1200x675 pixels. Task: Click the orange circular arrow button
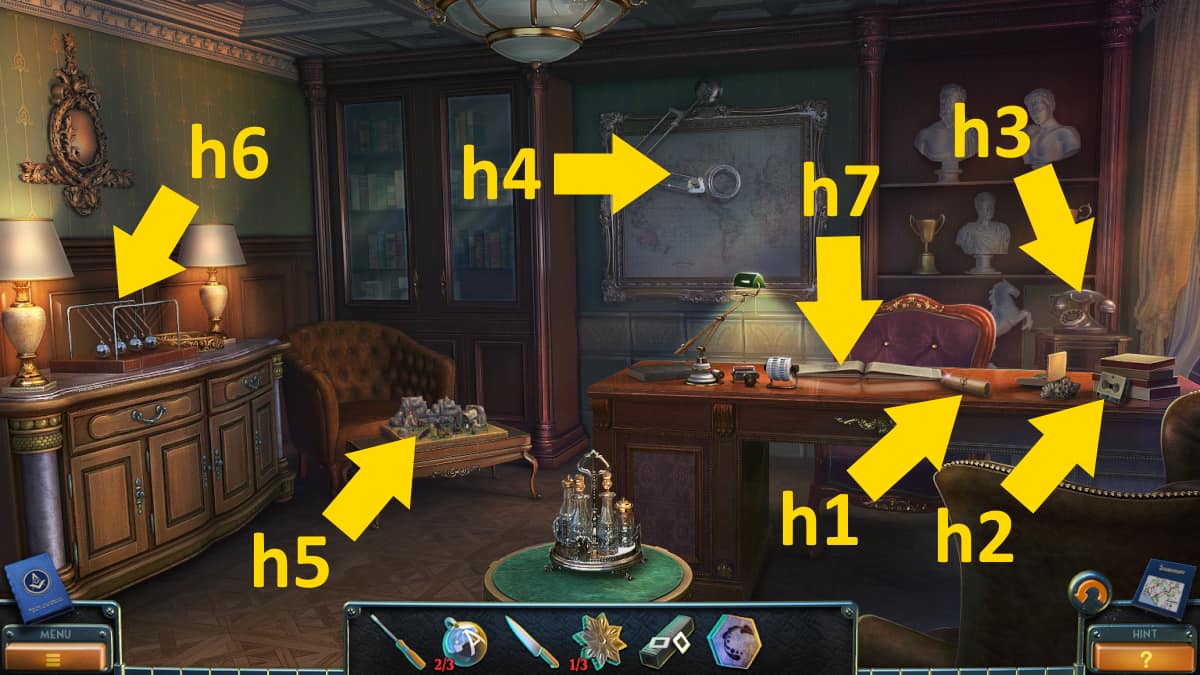(x=1090, y=593)
